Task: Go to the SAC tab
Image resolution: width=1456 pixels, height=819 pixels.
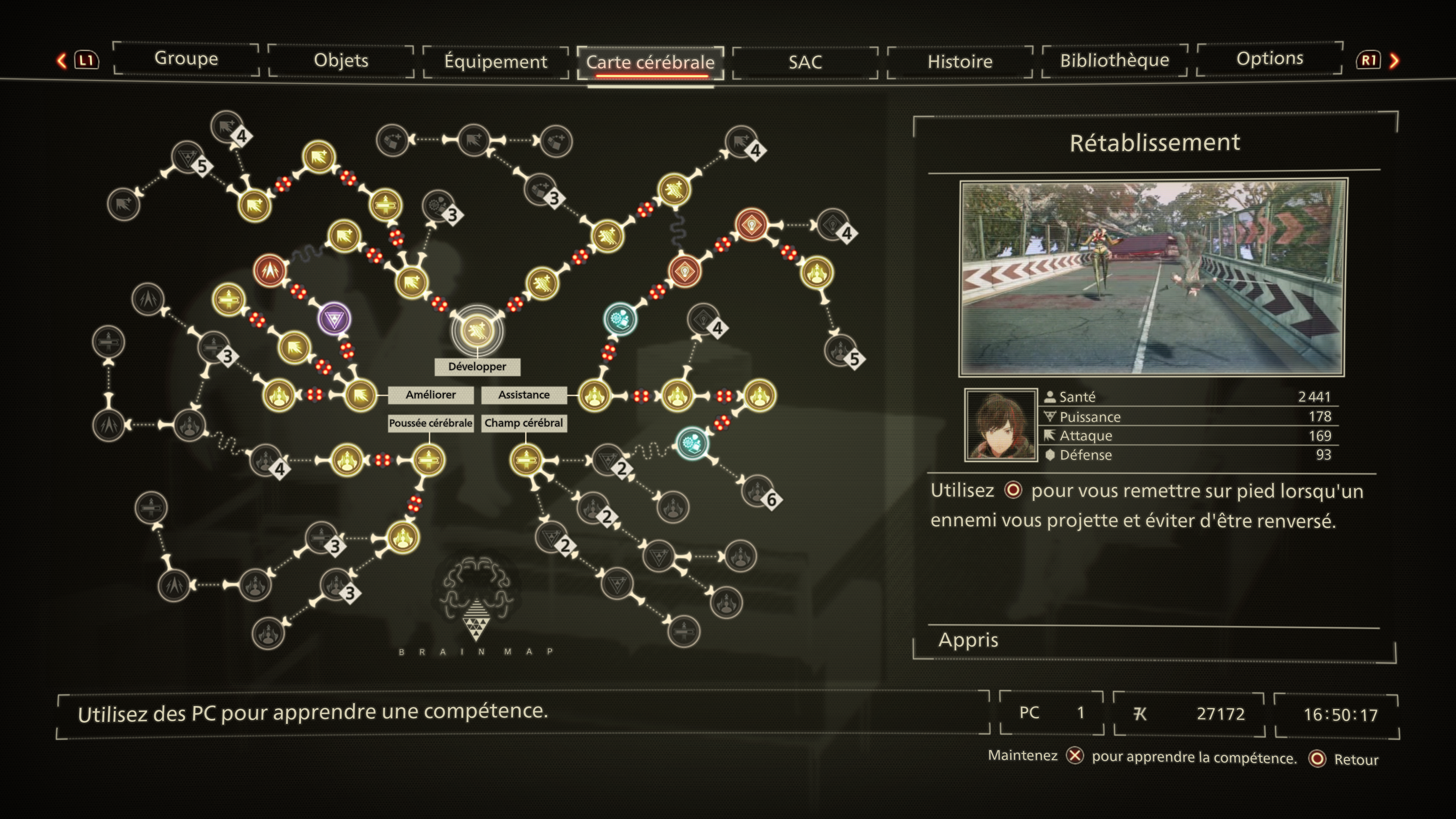Action: (805, 61)
